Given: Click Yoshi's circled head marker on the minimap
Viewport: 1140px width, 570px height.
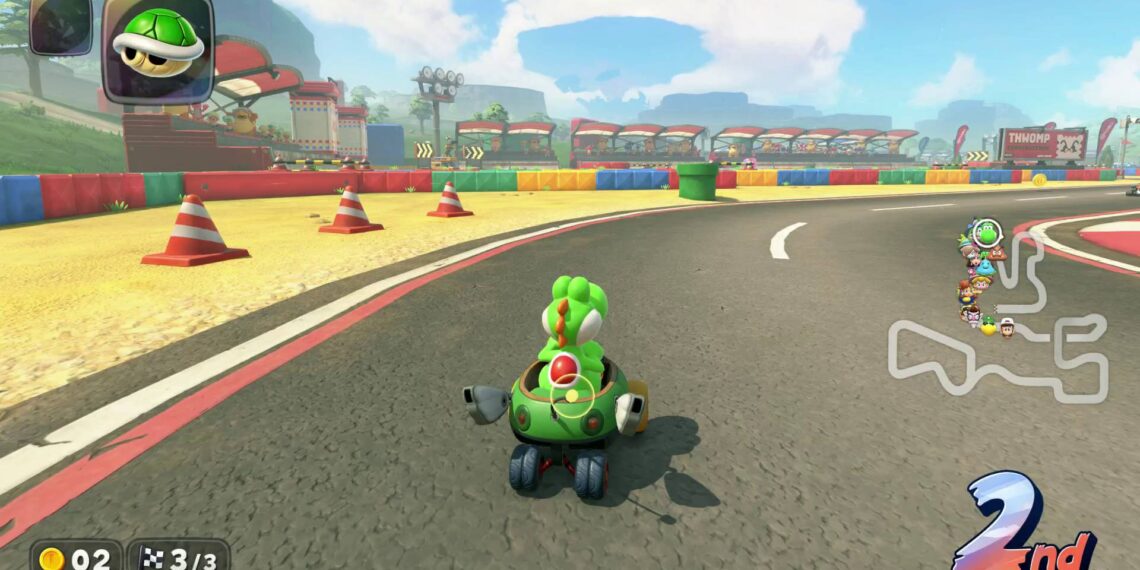Looking at the screenshot, I should (x=987, y=233).
